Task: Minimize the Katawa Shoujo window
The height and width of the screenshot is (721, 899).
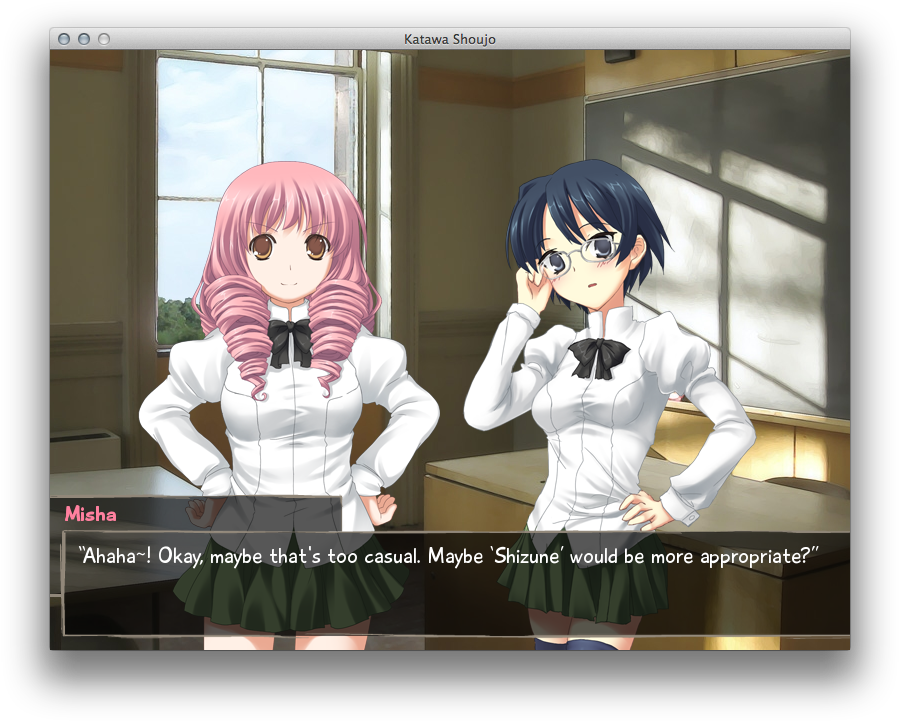Action: (84, 39)
